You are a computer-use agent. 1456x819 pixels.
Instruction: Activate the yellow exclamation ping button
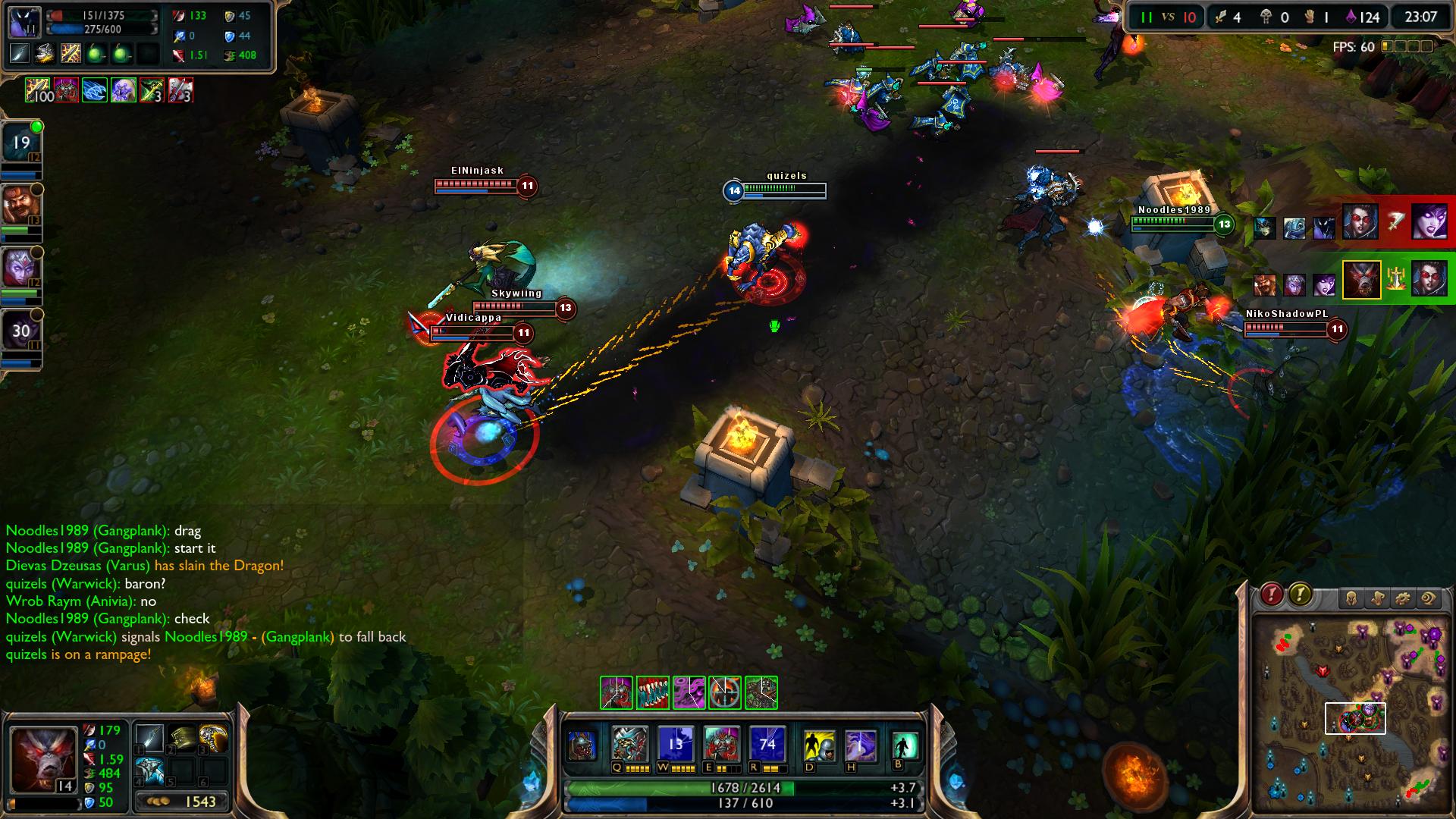(x=1300, y=595)
